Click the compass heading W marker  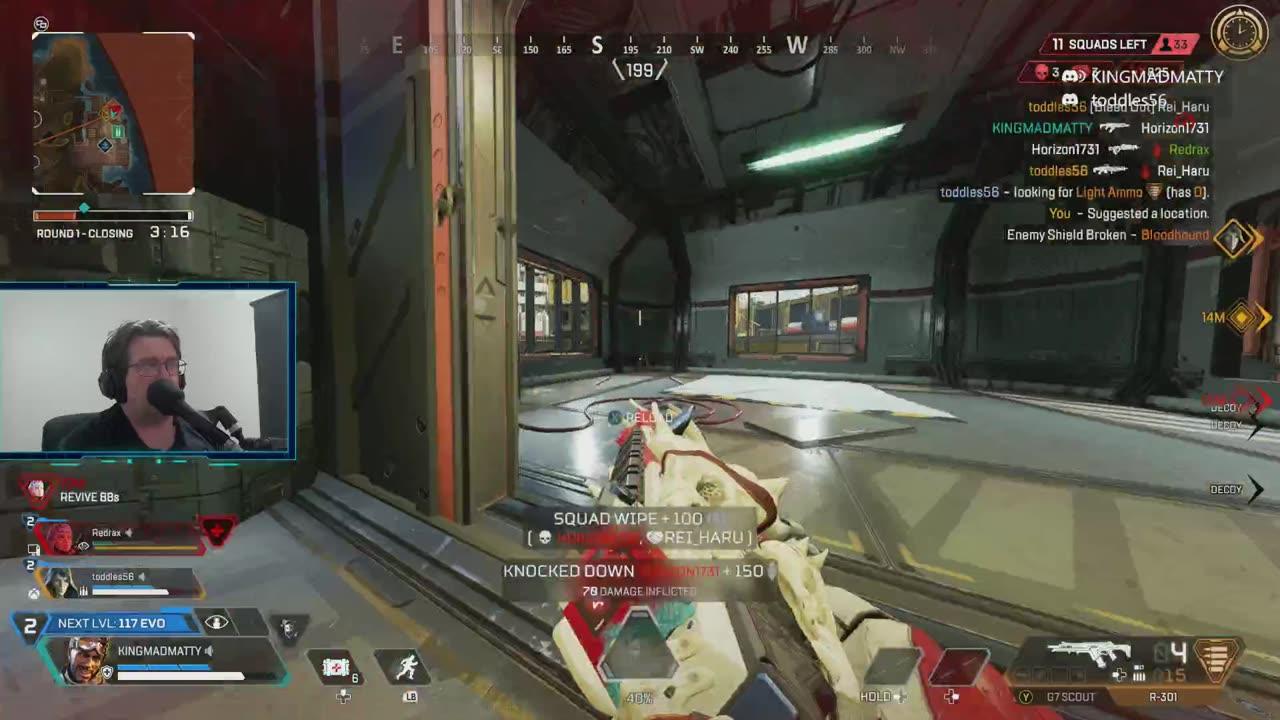[795, 46]
